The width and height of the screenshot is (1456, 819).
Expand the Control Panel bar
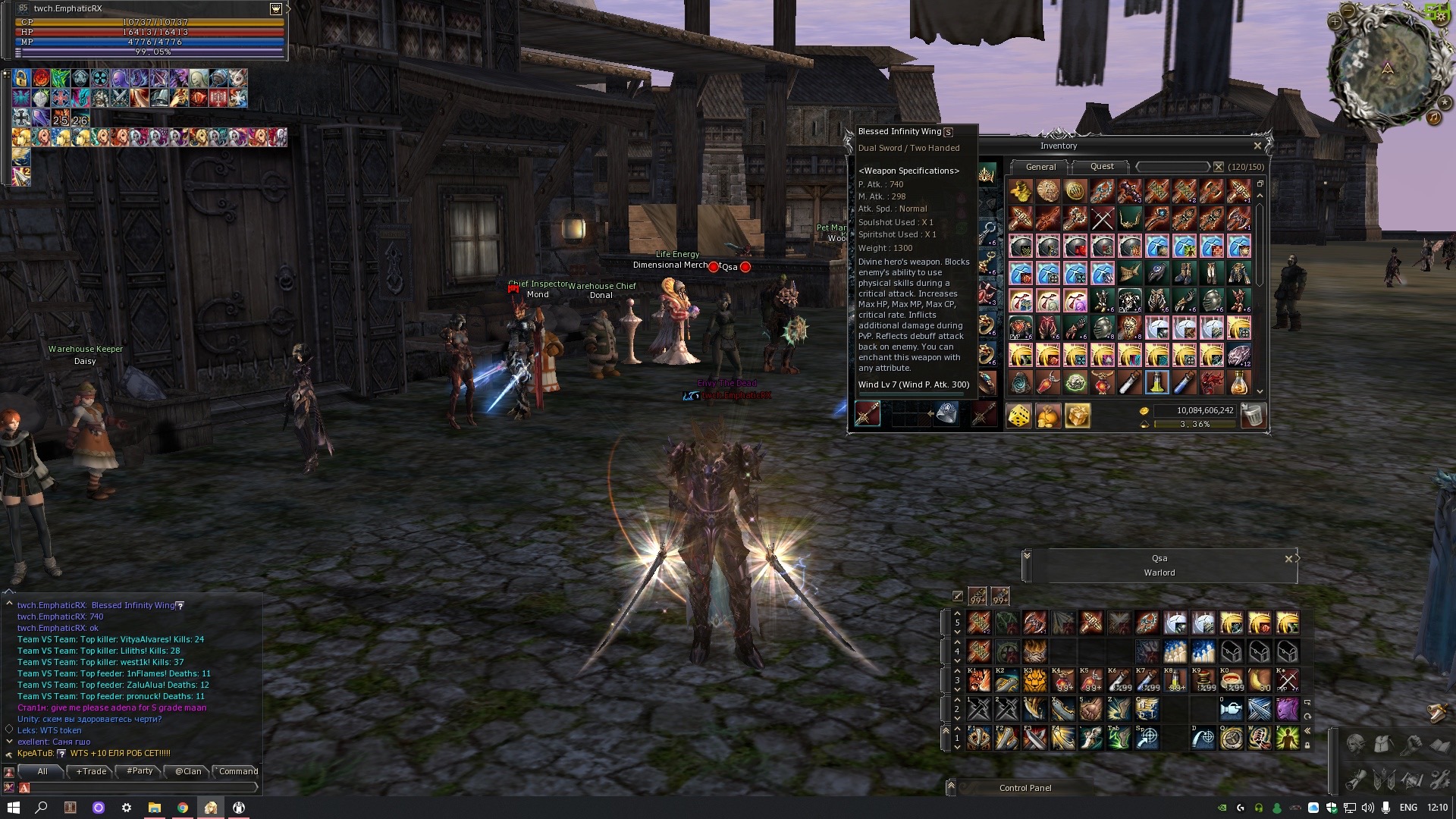(951, 788)
